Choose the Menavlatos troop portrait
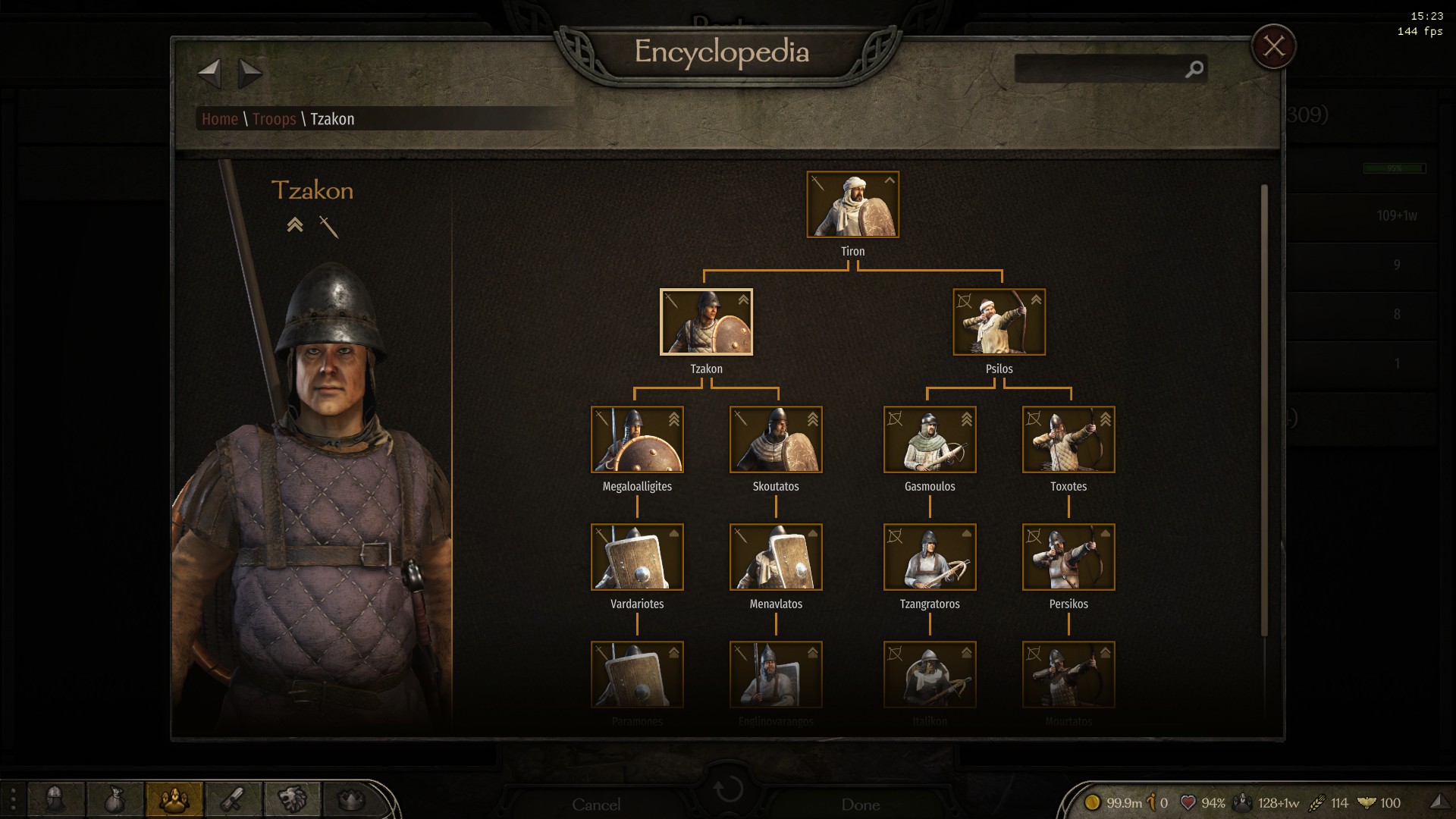The height and width of the screenshot is (819, 1456). pyautogui.click(x=776, y=557)
